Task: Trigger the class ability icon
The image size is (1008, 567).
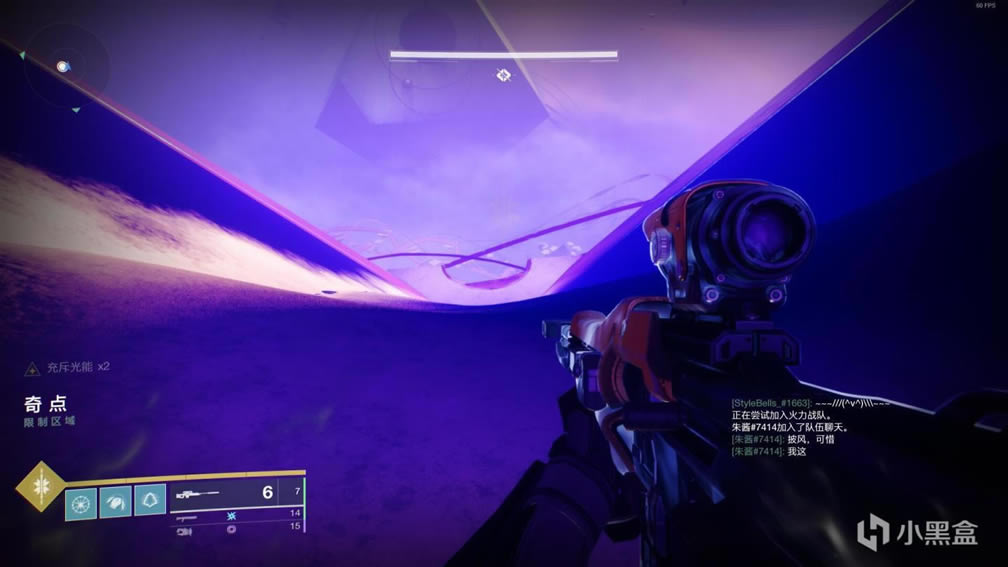Action: [x=150, y=500]
